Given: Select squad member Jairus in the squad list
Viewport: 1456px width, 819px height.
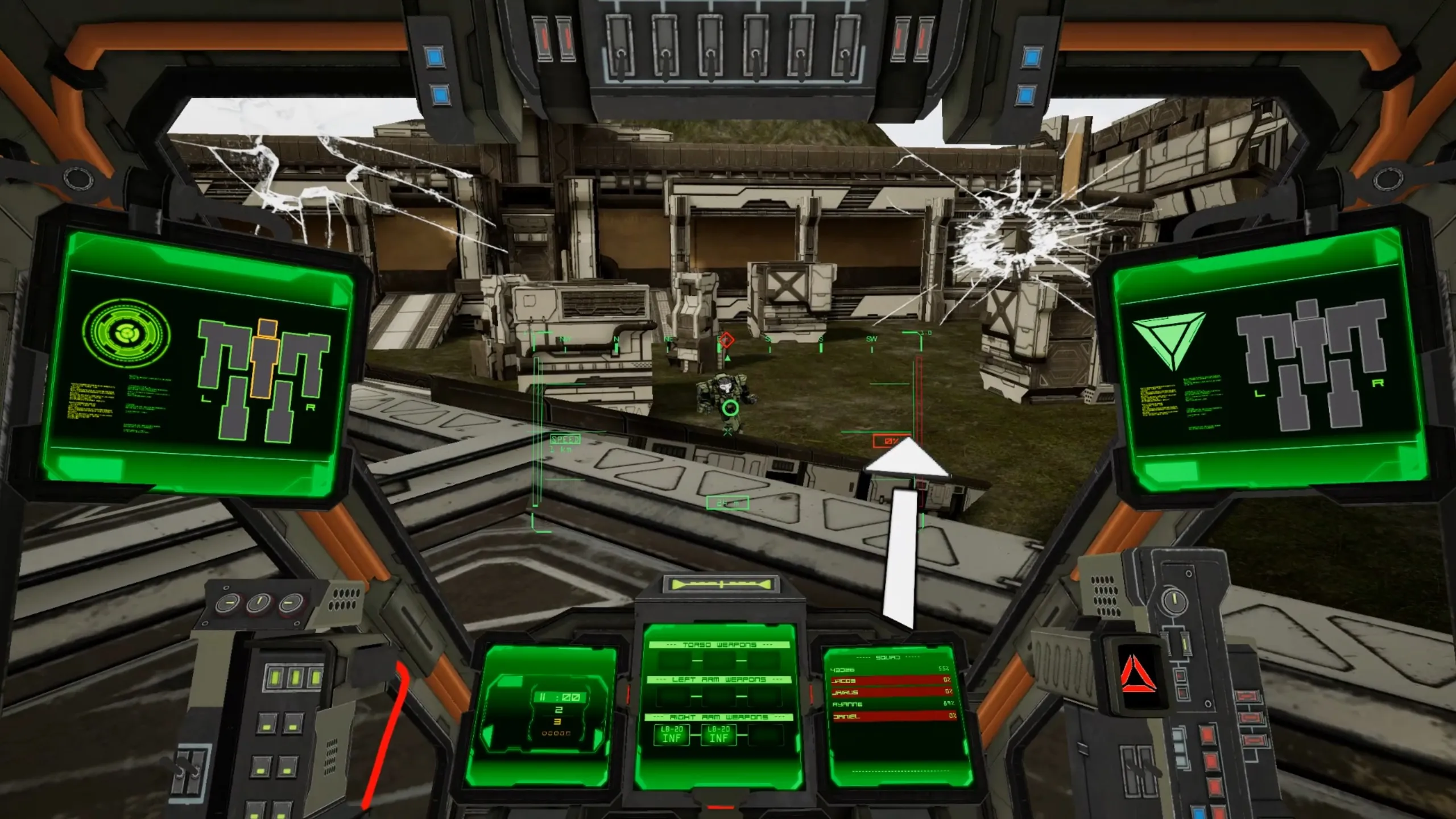Looking at the screenshot, I should point(890,692).
